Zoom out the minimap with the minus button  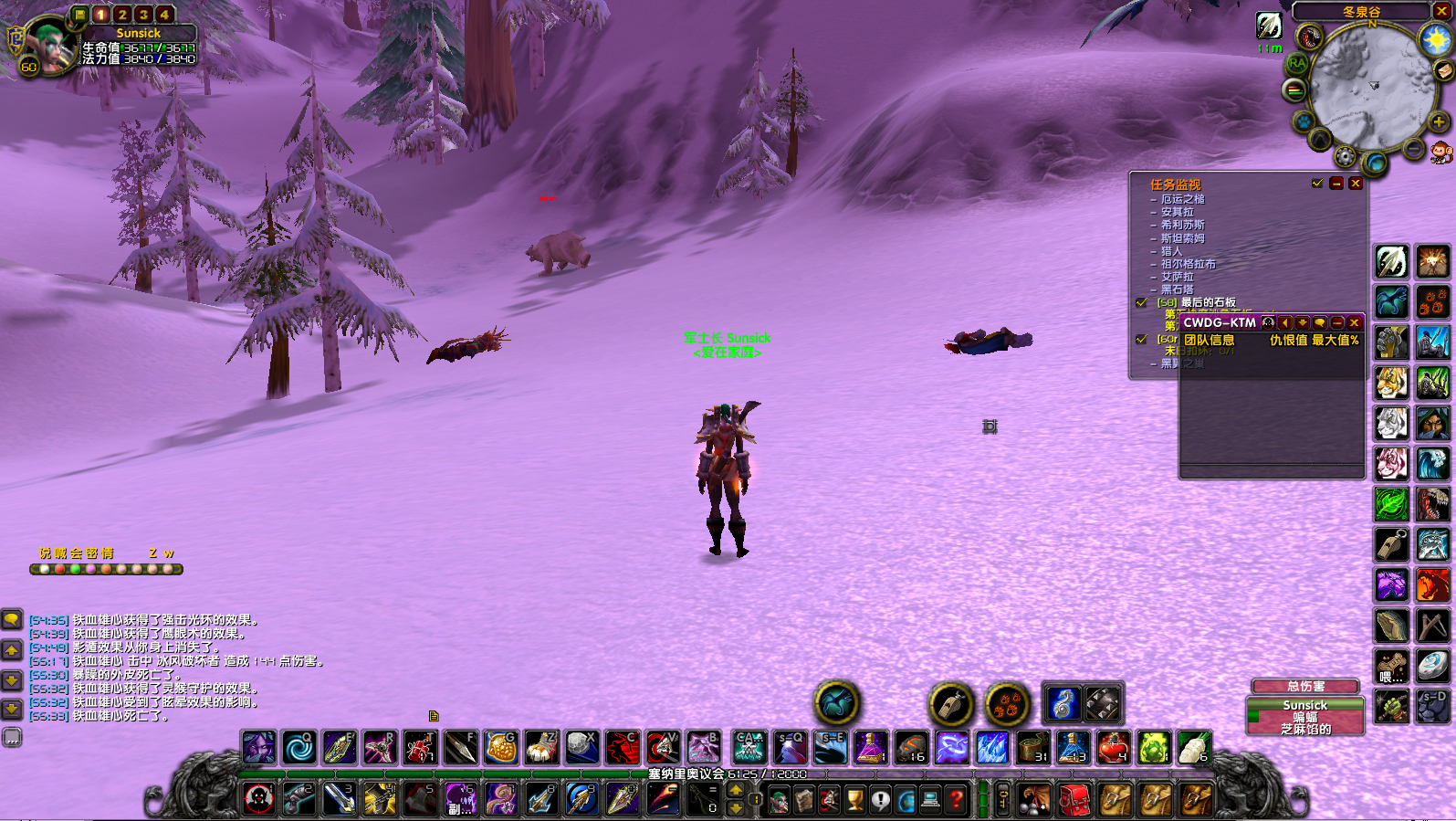pos(1413,148)
